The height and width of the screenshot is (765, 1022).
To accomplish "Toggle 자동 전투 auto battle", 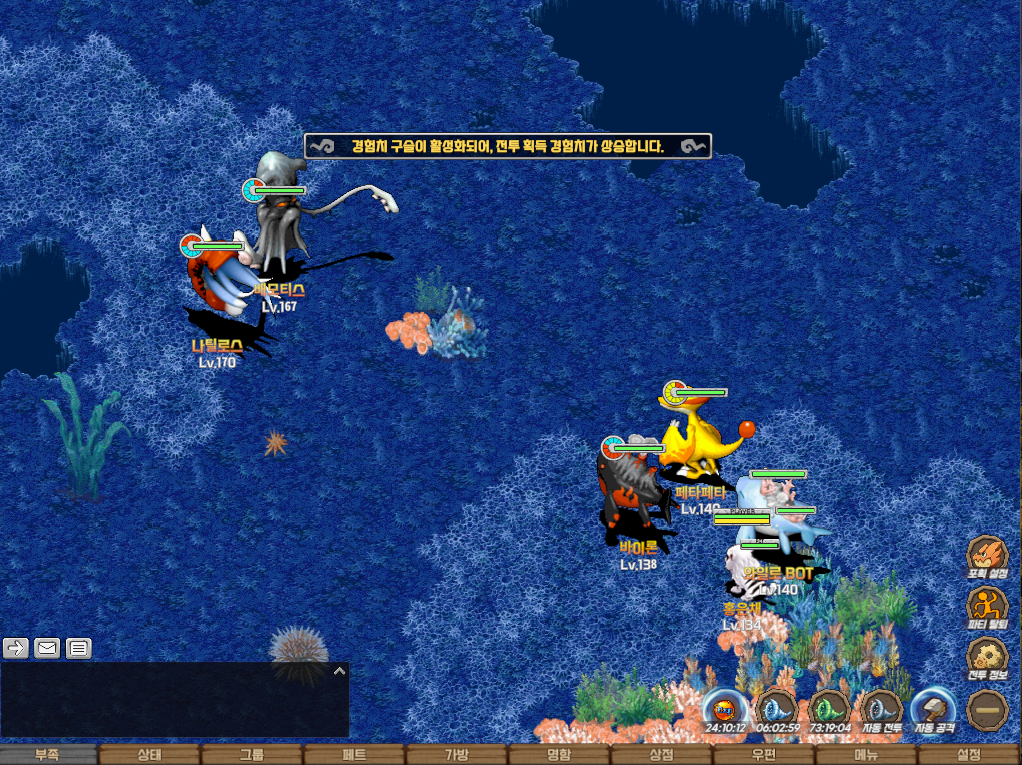I will 880,708.
